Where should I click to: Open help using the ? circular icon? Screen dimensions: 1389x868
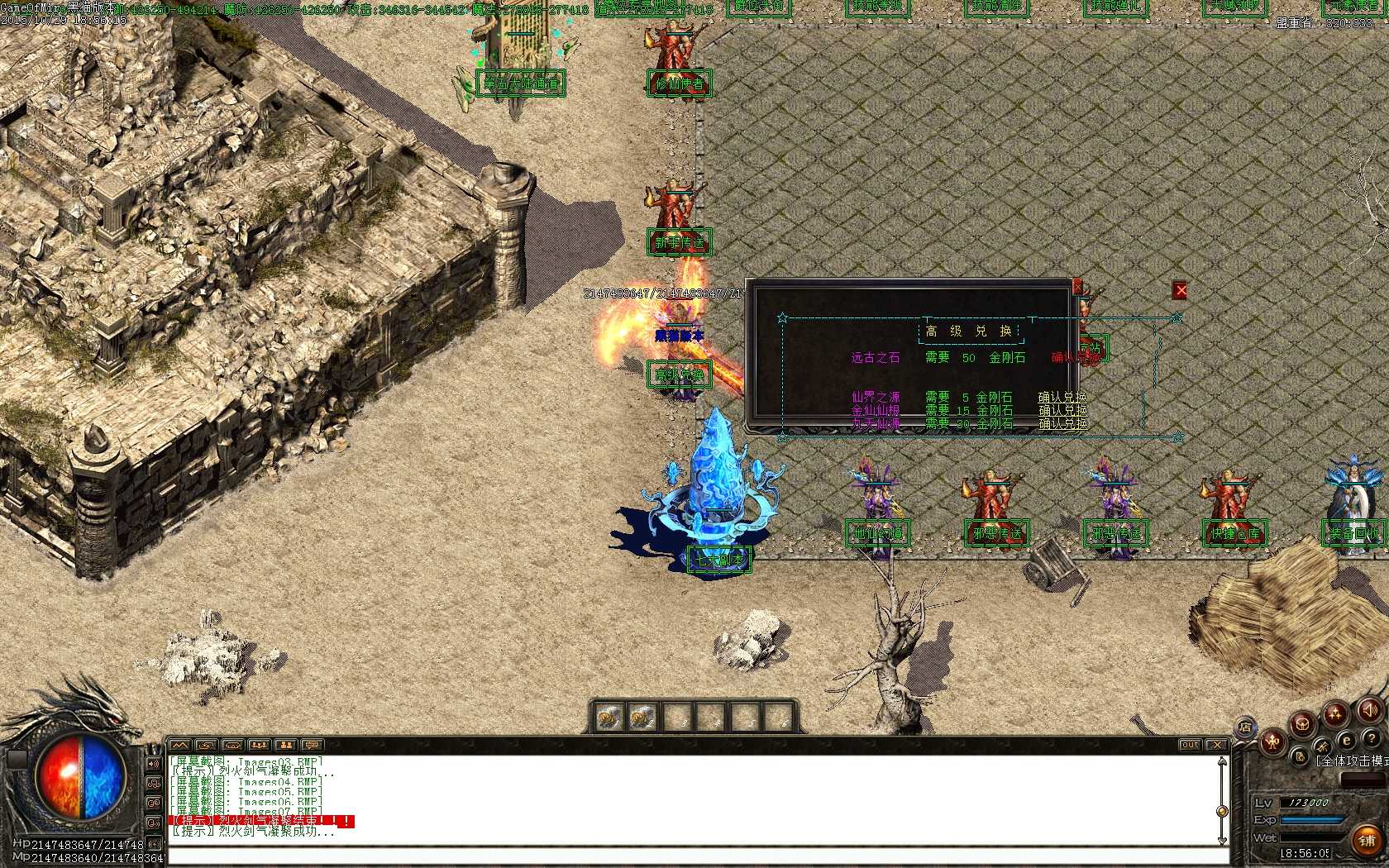[x=1372, y=739]
